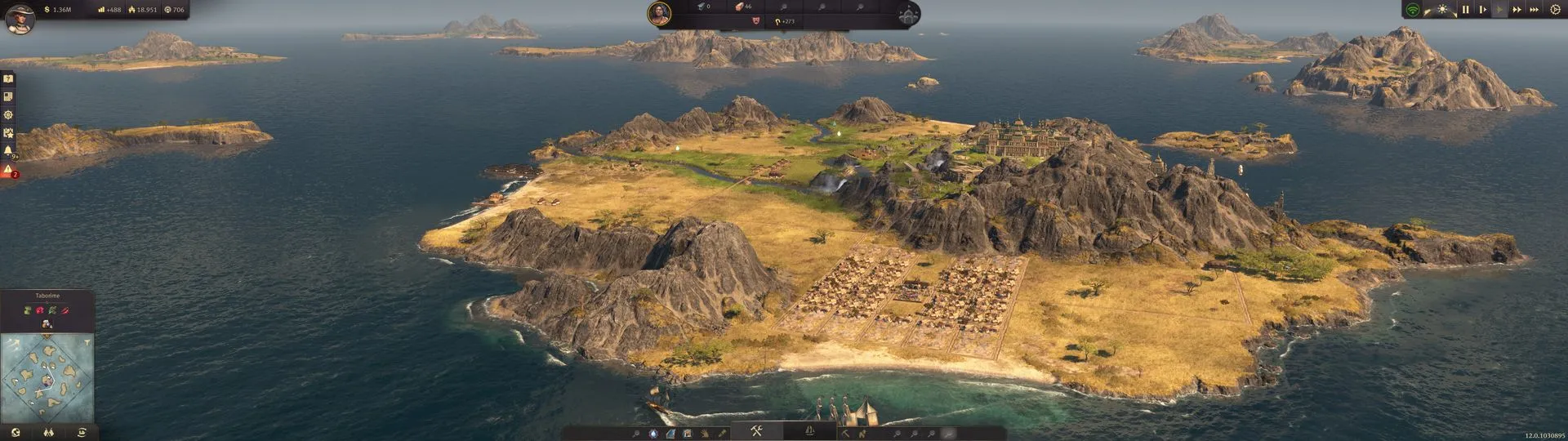Click the Taborime minimap
The height and width of the screenshot is (441, 1568).
click(x=47, y=376)
